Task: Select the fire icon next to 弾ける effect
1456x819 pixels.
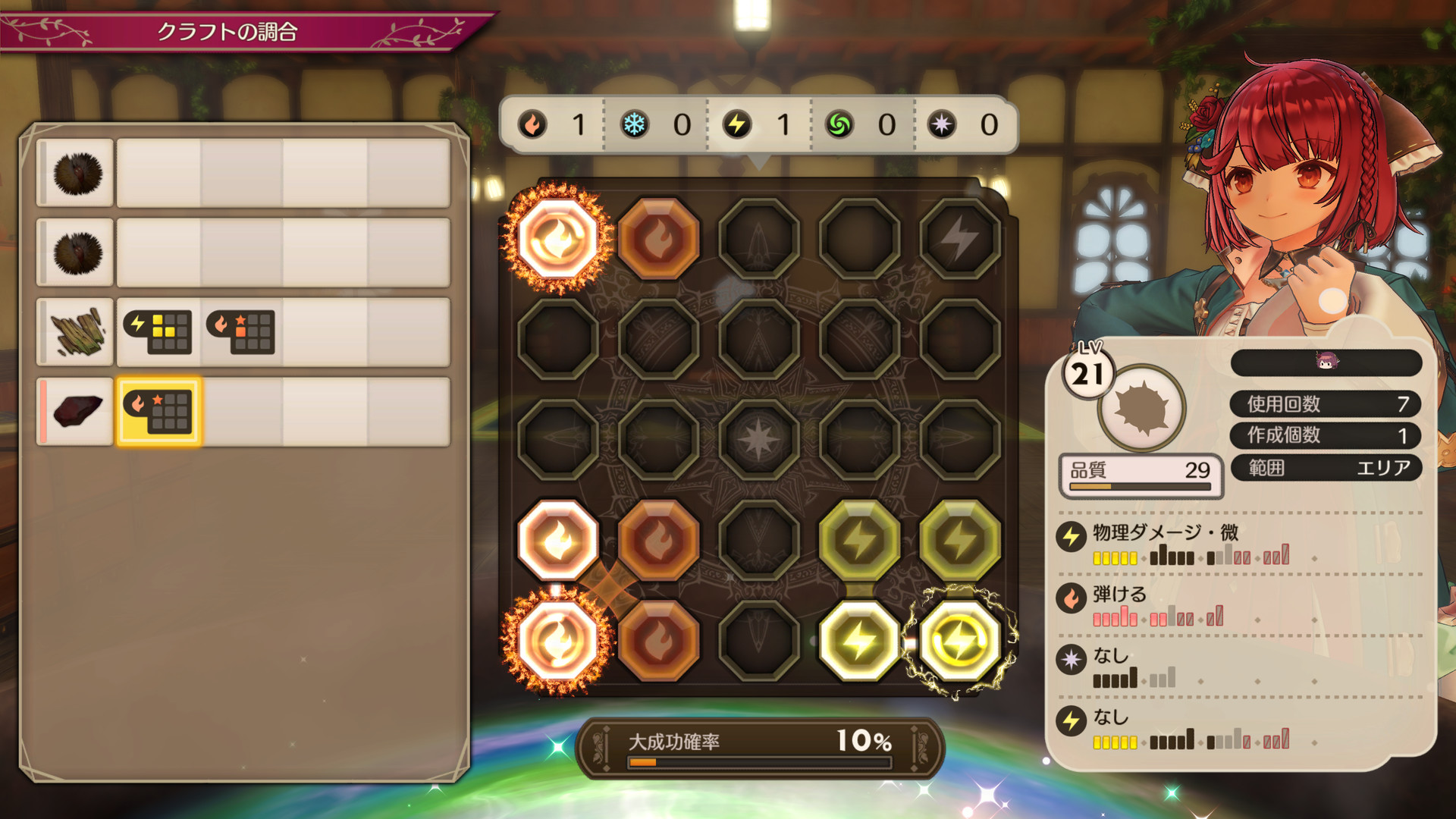Action: click(x=1072, y=598)
